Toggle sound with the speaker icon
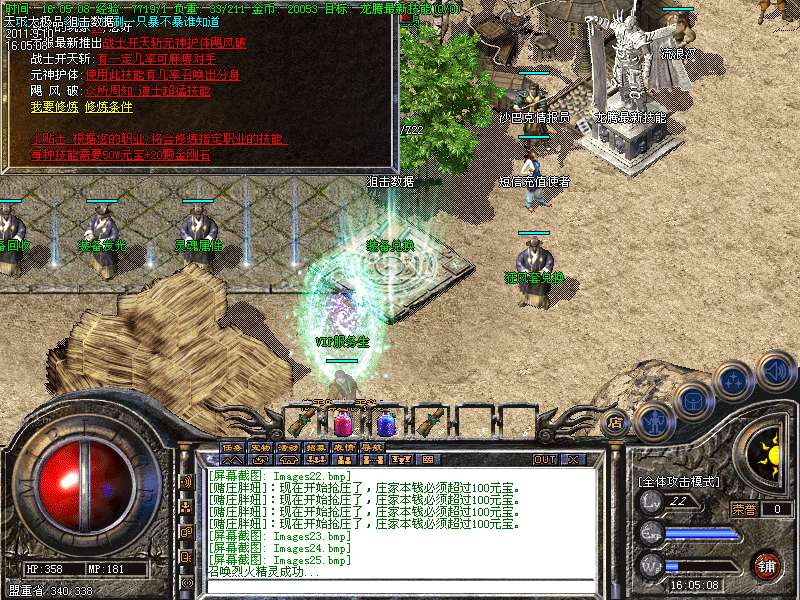The image size is (800, 600). coord(774,370)
